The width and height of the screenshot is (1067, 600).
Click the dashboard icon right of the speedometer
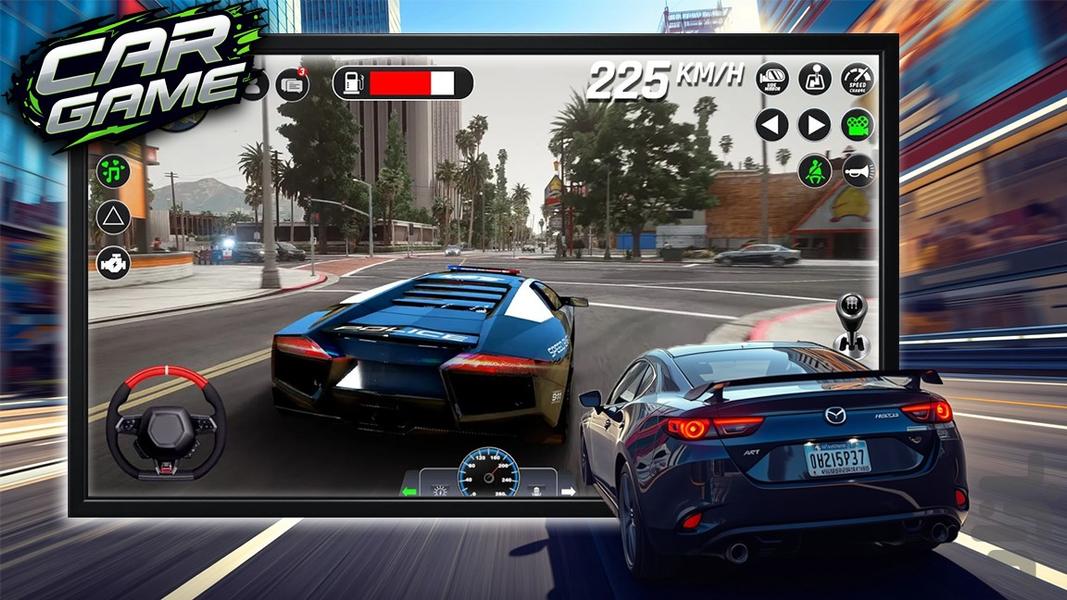click(537, 490)
